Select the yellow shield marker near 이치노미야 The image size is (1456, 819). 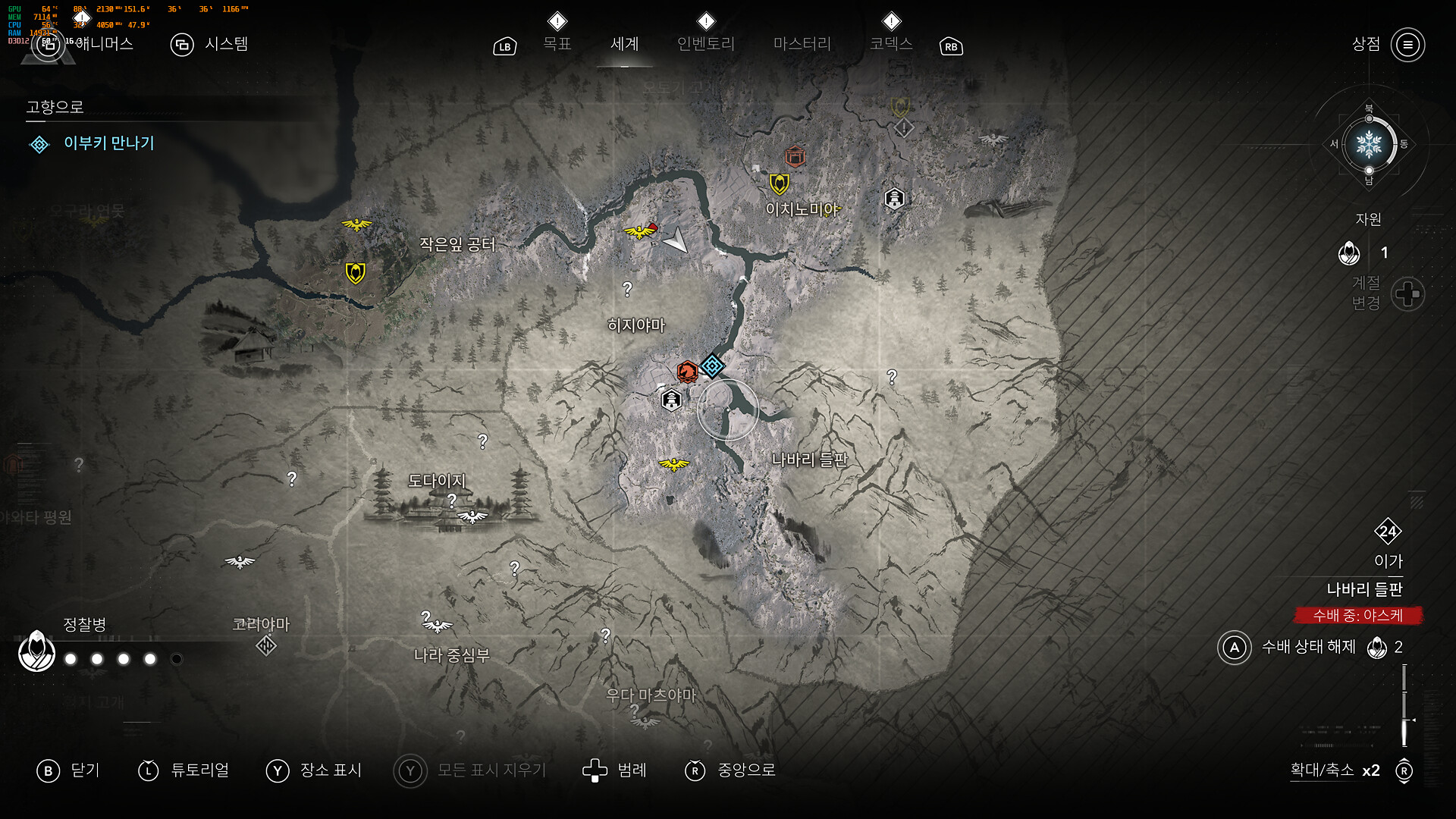point(779,184)
